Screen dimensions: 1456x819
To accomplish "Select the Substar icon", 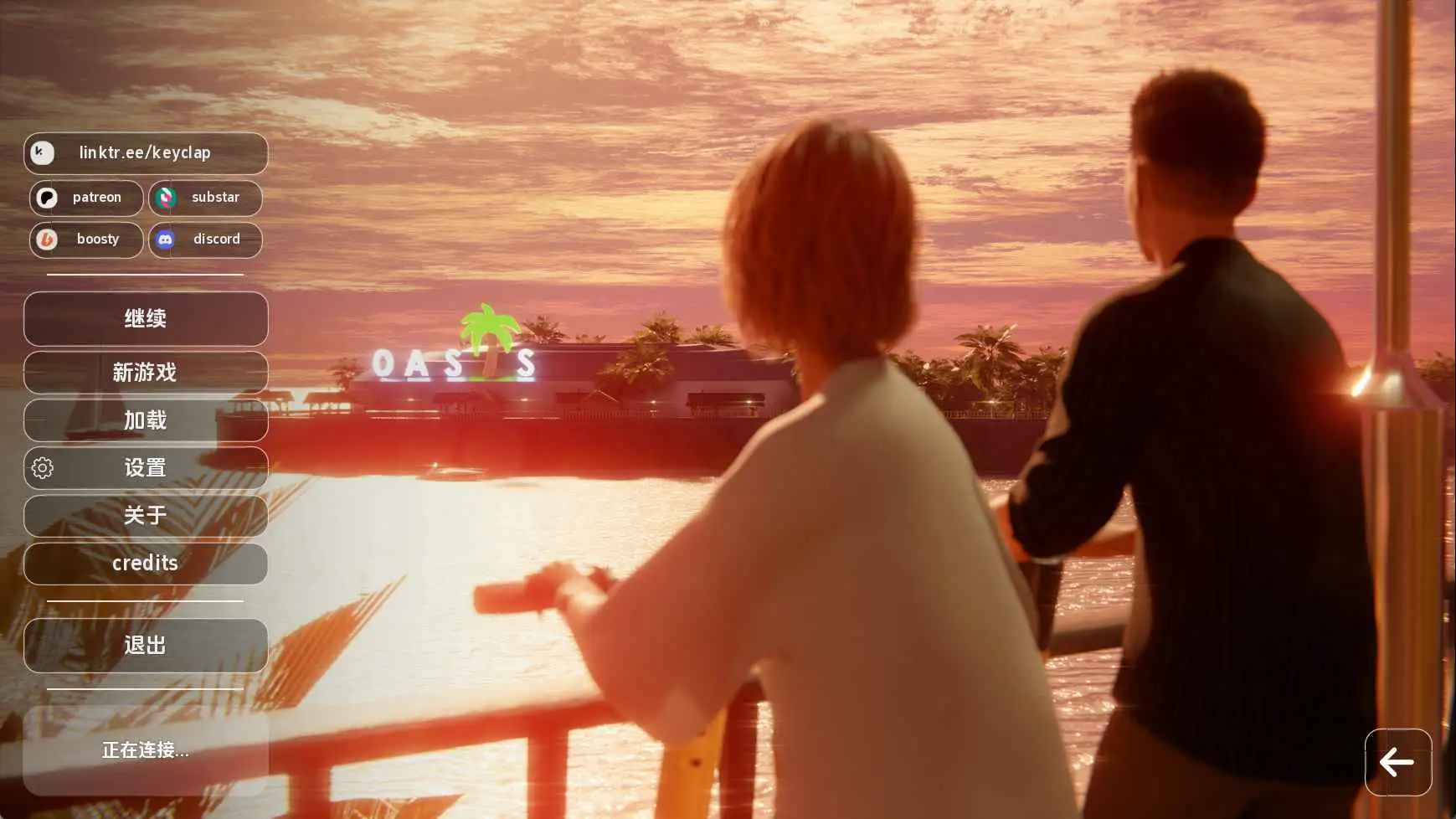I will pos(167,198).
